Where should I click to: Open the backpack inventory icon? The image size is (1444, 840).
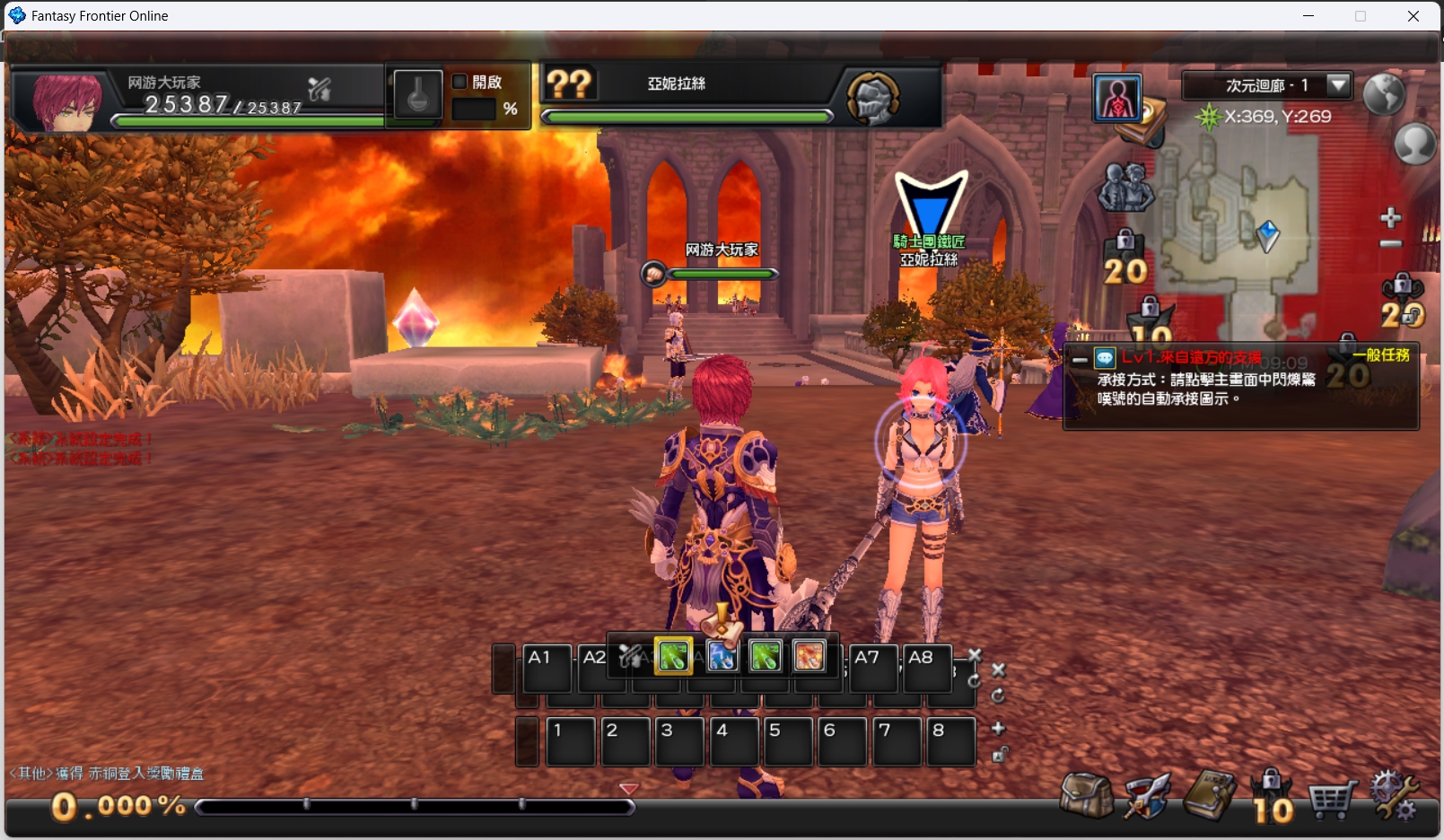pyautogui.click(x=1086, y=795)
